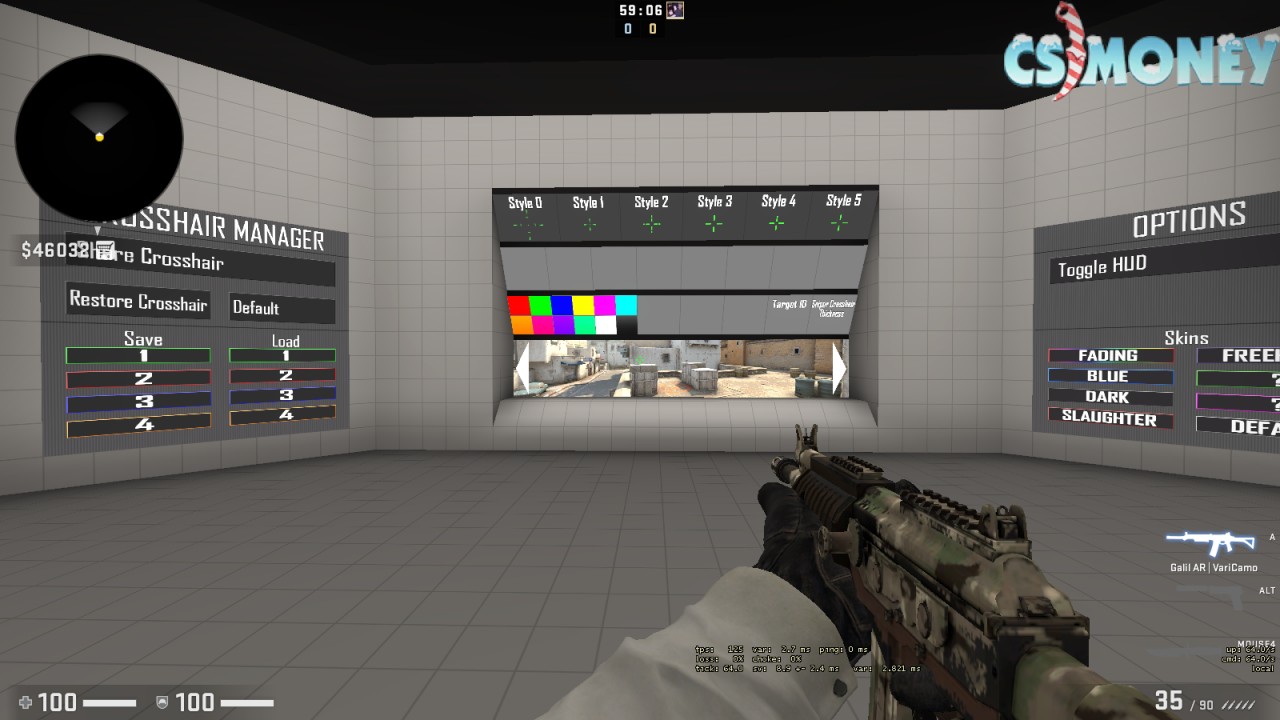Select the BLUE skin option
1280x720 pixels.
(1110, 377)
